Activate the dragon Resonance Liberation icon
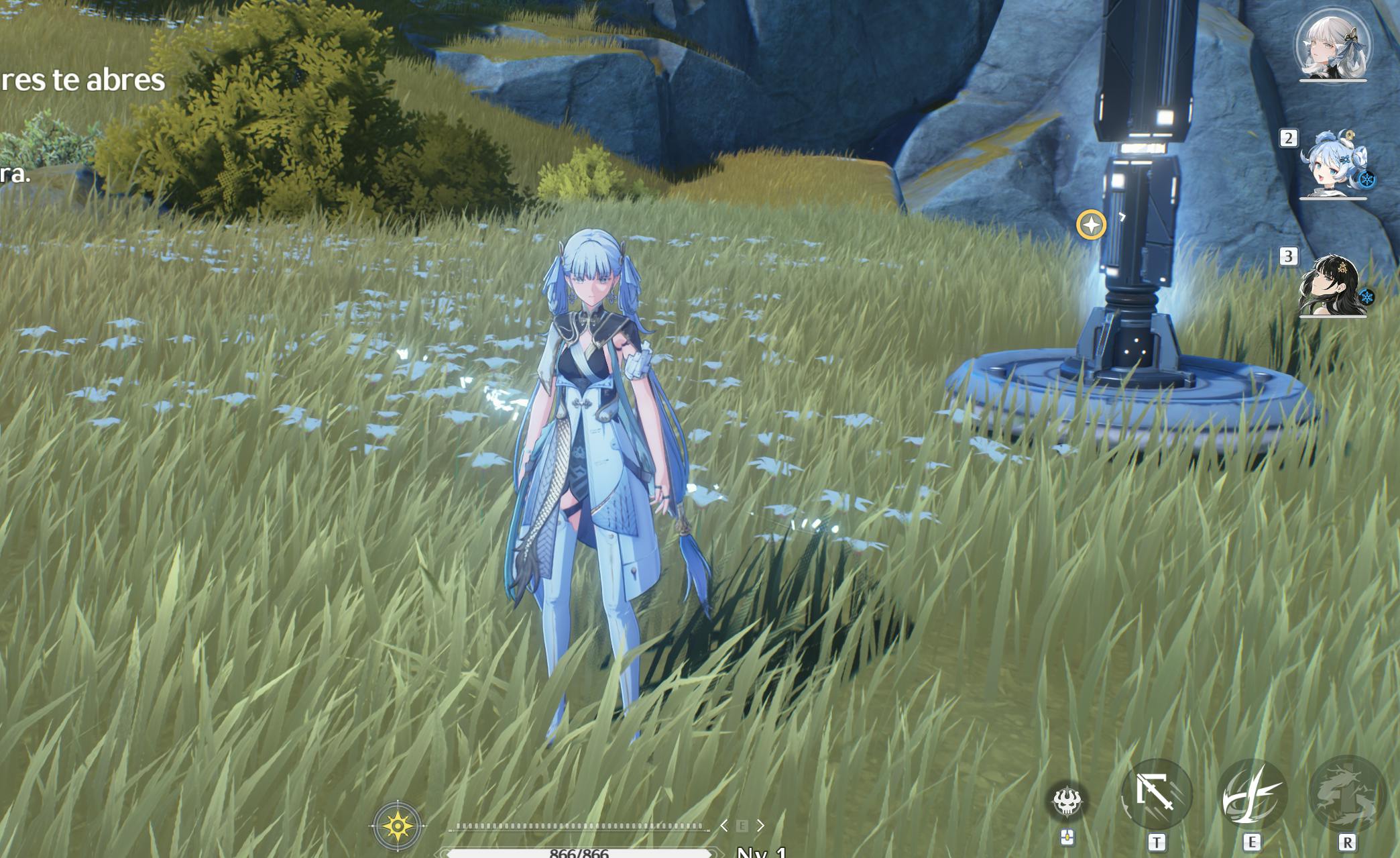Viewport: 1400px width, 858px height. point(1346,796)
